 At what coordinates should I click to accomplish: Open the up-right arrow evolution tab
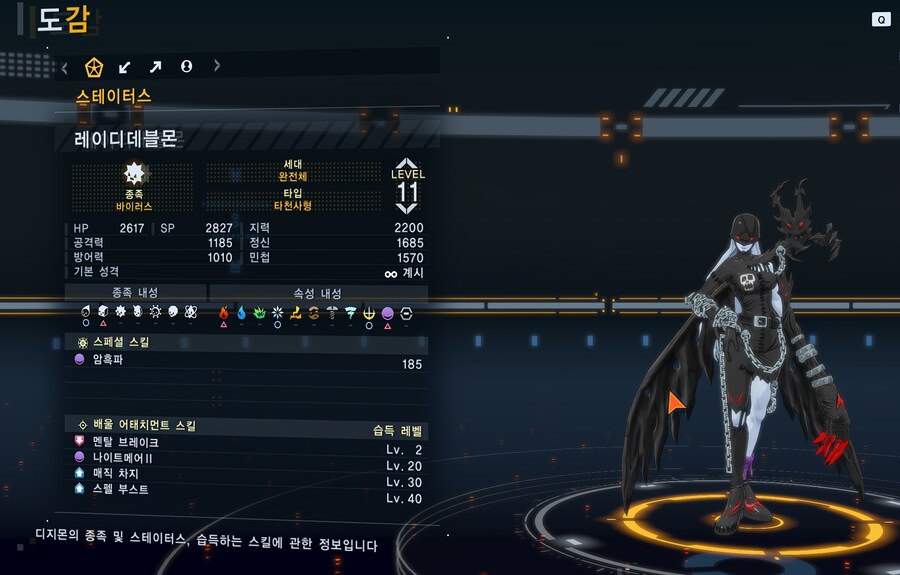(x=155, y=67)
